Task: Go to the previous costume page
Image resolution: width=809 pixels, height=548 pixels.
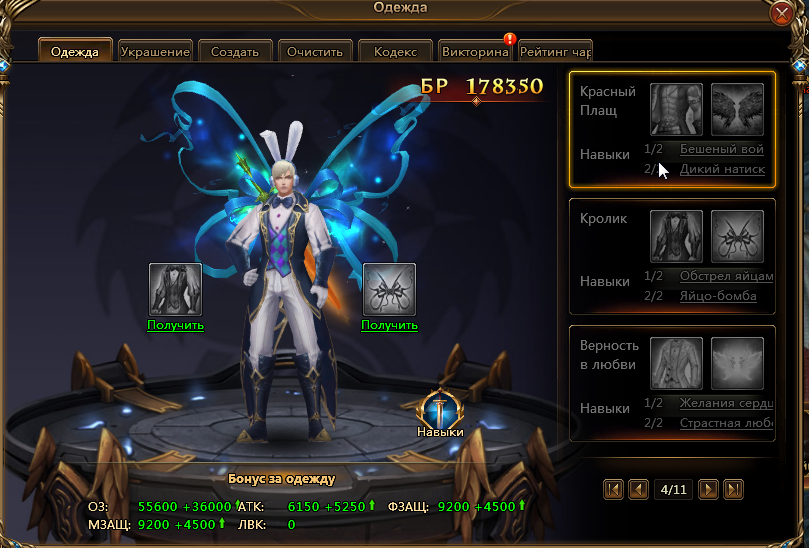Action: (x=638, y=489)
